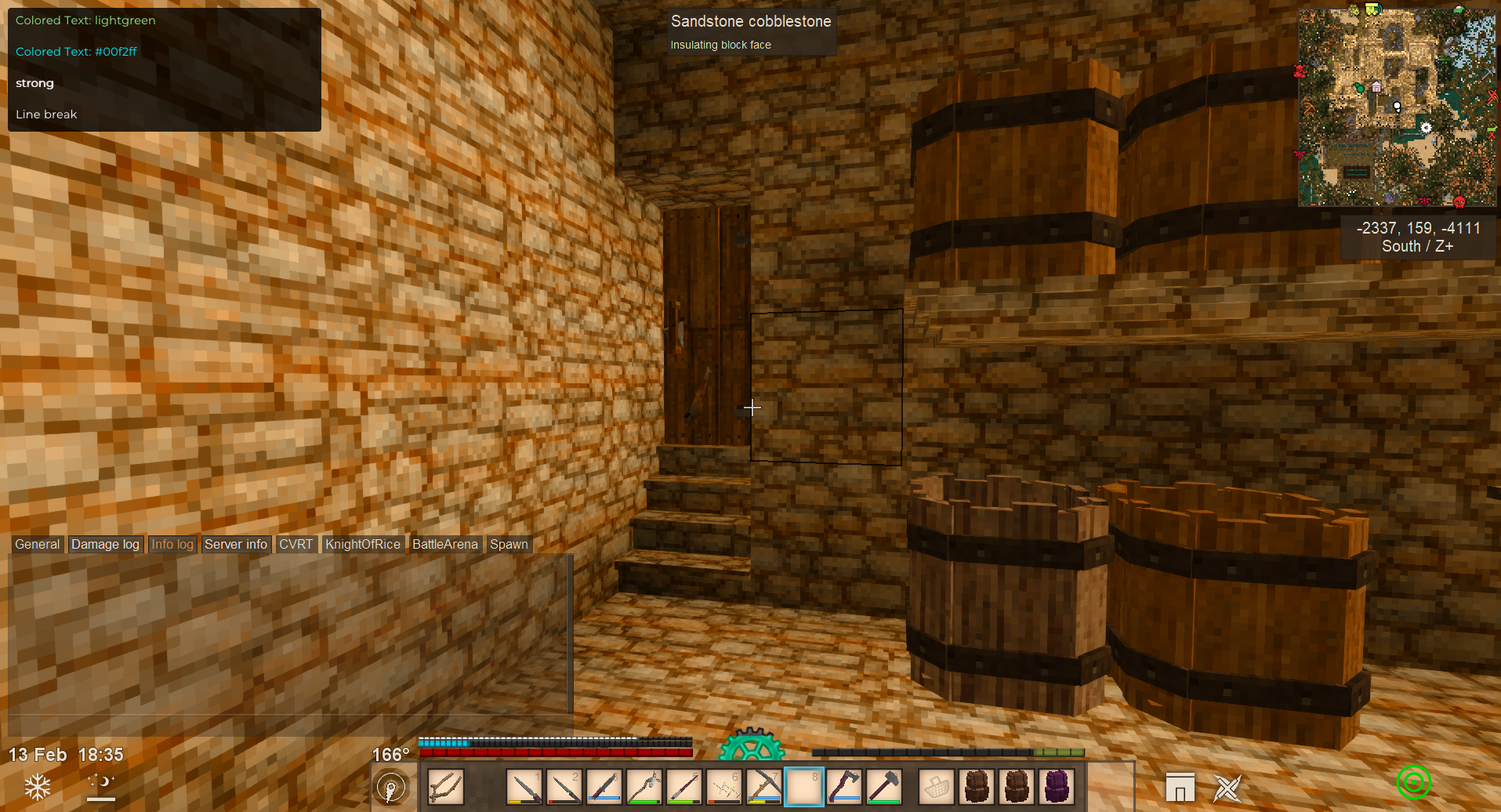View the BattleArena chat tab

[444, 544]
